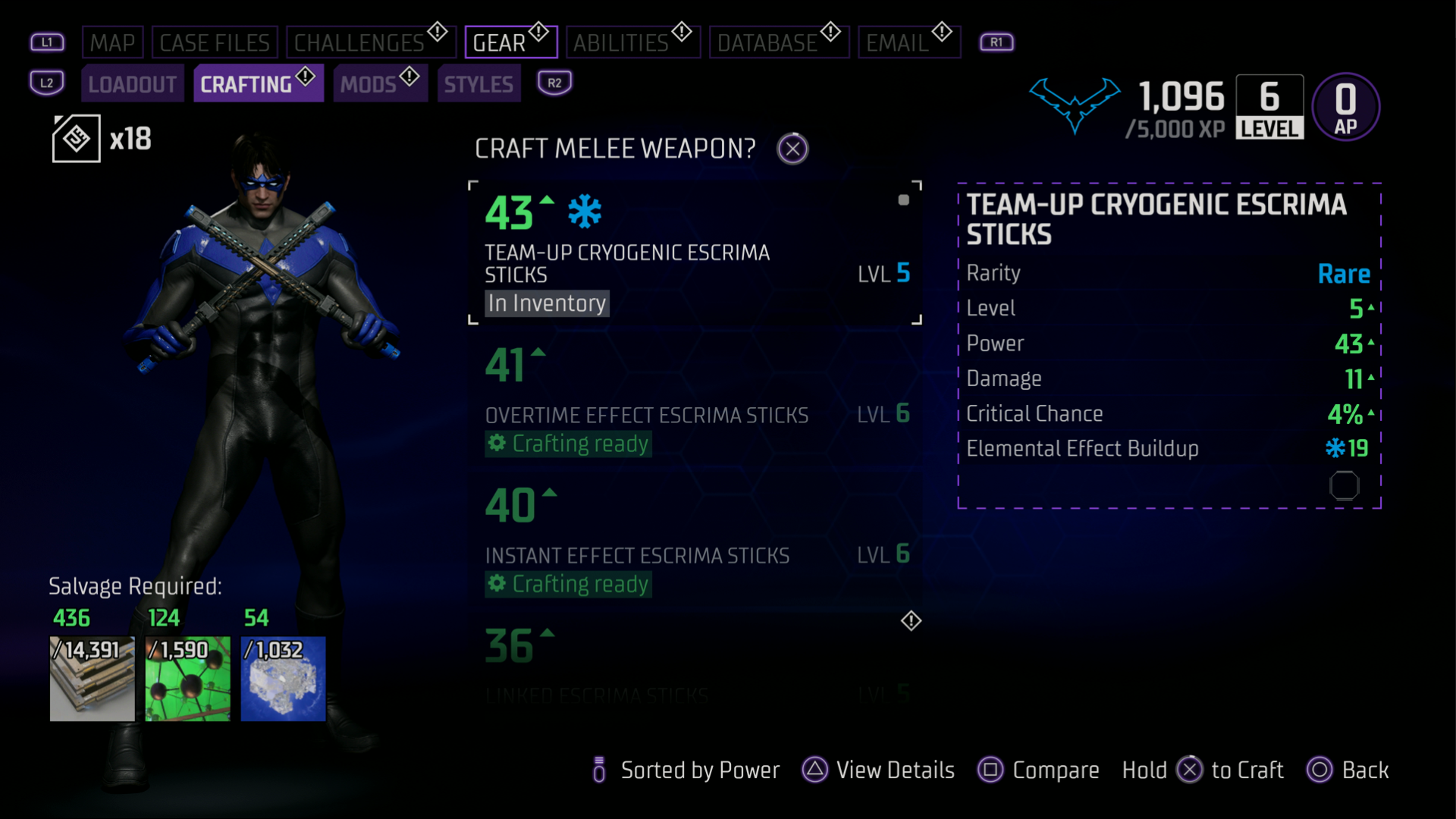Open the STYLES tab
The width and height of the screenshot is (1456, 819).
[x=479, y=83]
